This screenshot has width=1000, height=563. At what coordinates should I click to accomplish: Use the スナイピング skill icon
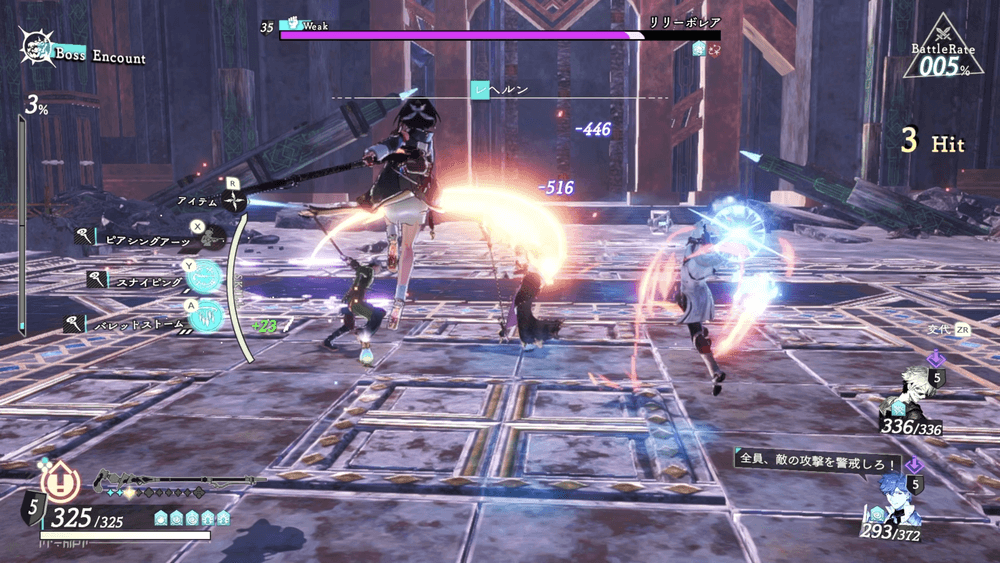tap(204, 277)
